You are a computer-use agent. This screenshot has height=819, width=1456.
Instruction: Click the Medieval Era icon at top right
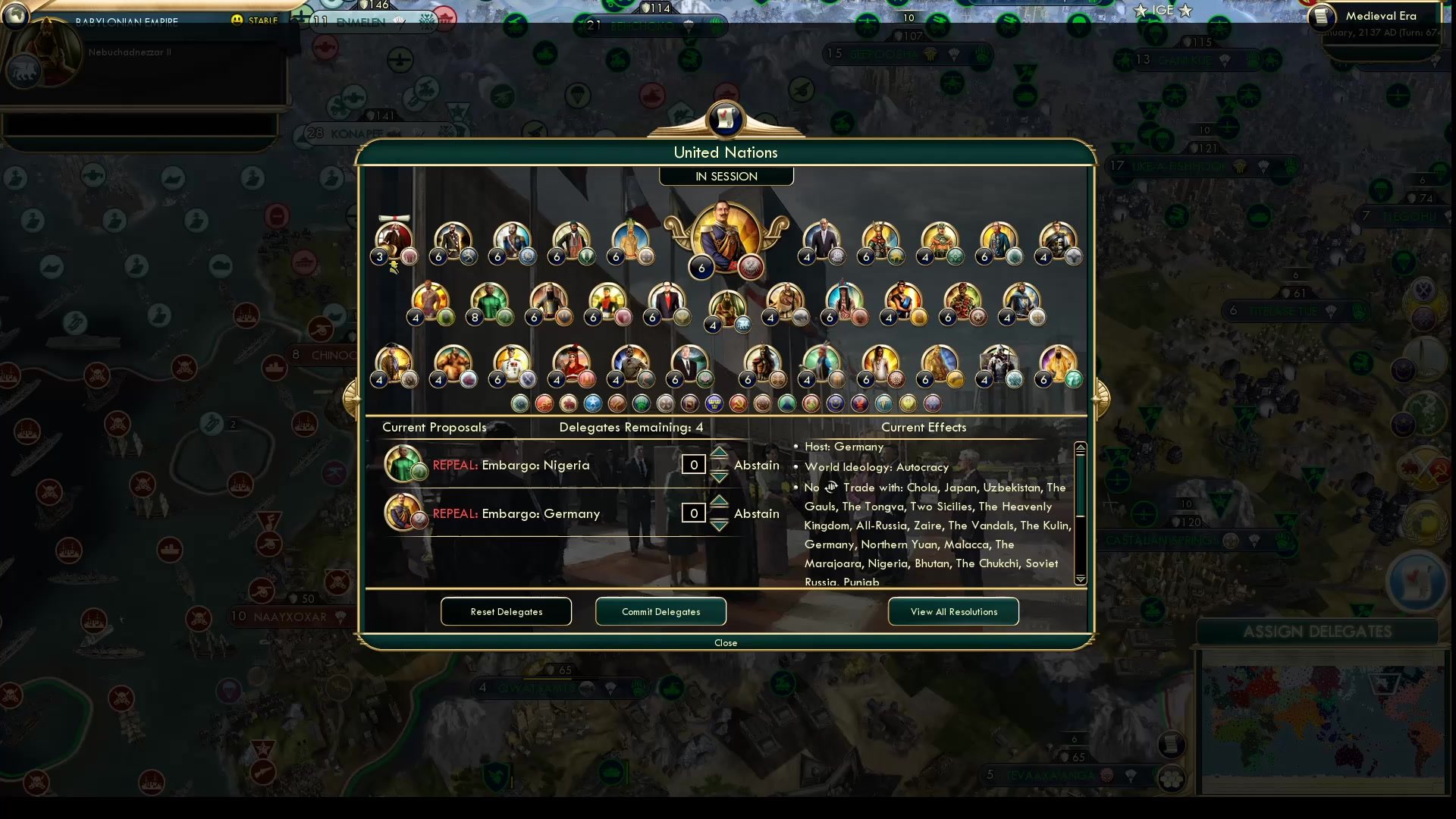[1323, 16]
